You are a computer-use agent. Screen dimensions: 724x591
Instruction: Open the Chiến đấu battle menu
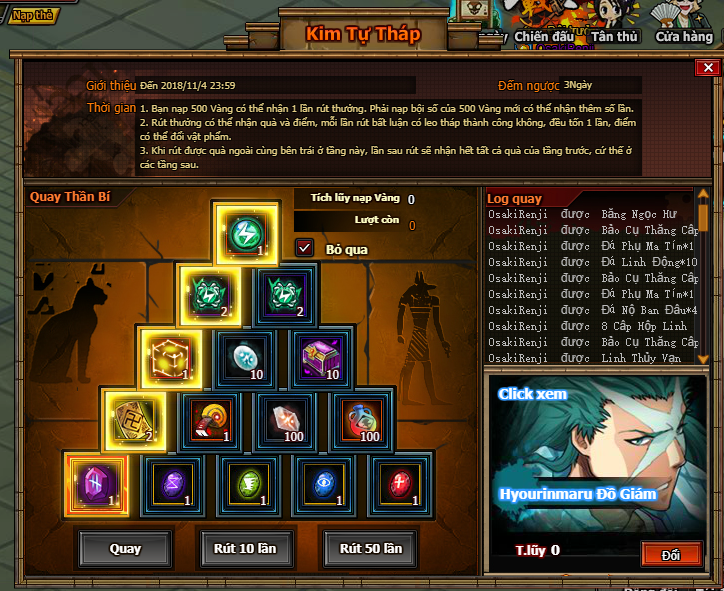click(x=544, y=37)
